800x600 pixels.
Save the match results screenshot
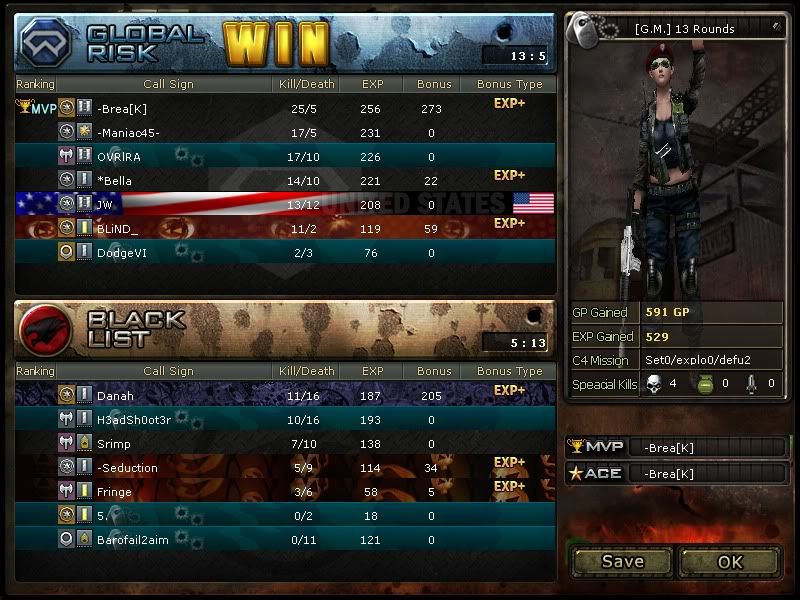(x=622, y=561)
